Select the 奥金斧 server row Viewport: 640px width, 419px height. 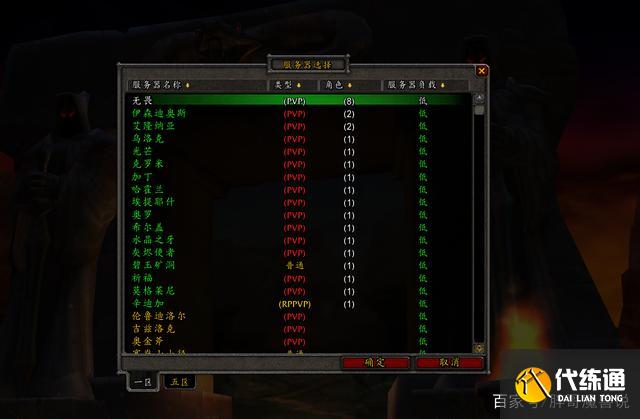(295, 341)
